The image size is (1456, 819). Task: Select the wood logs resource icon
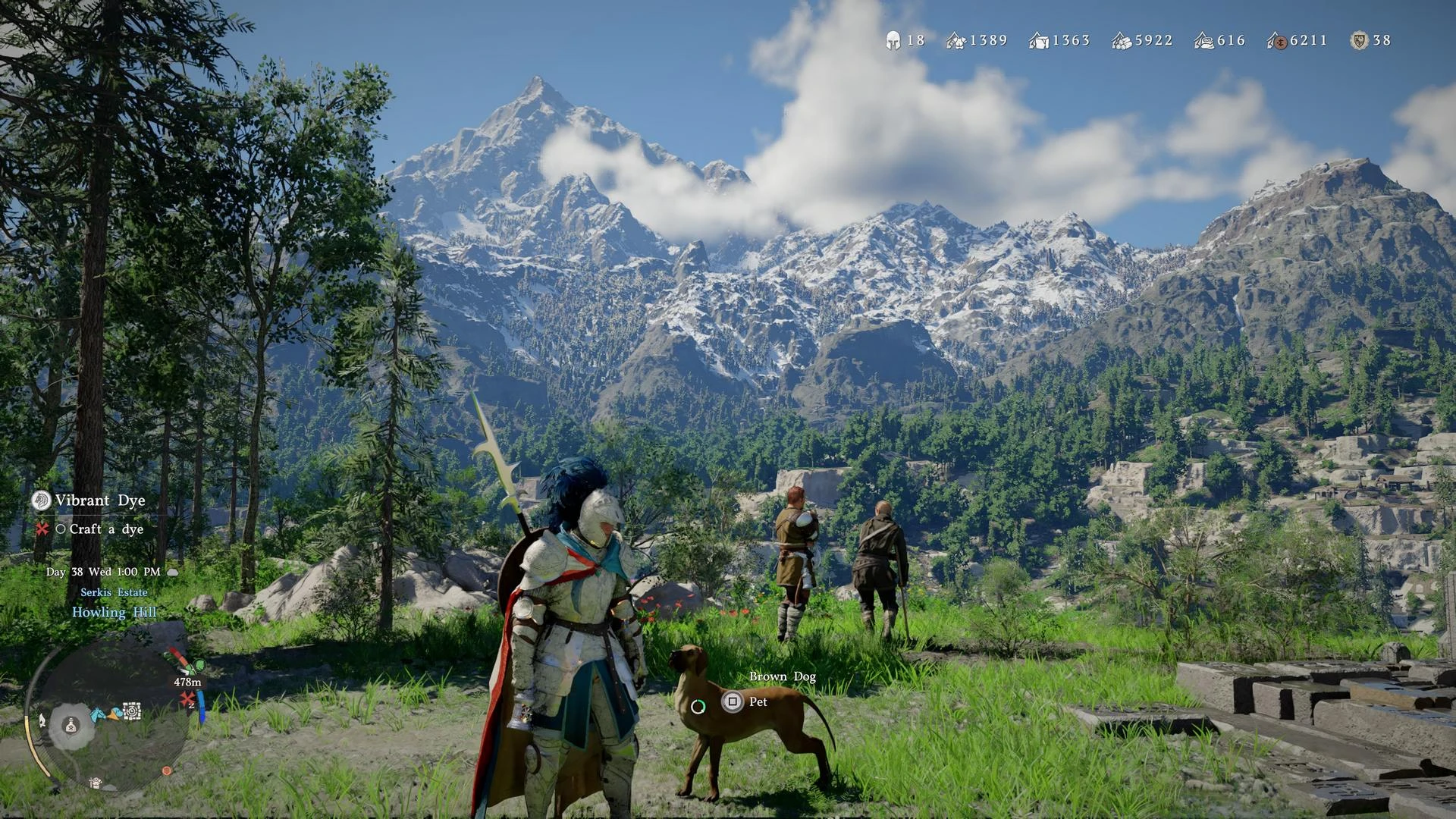tap(1121, 41)
